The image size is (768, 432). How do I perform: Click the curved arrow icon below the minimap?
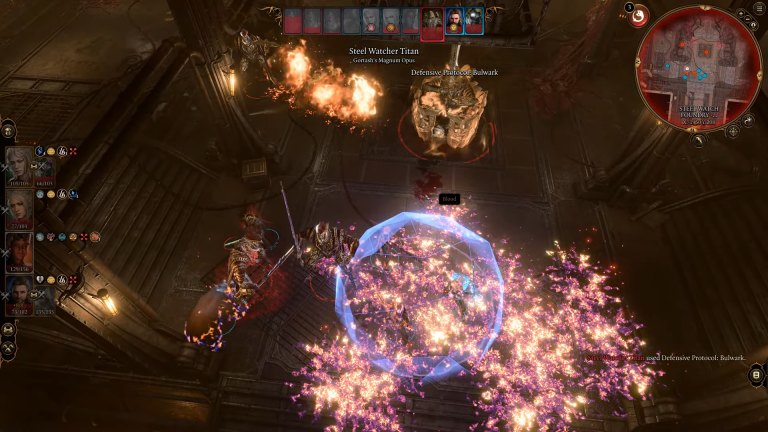(696, 140)
